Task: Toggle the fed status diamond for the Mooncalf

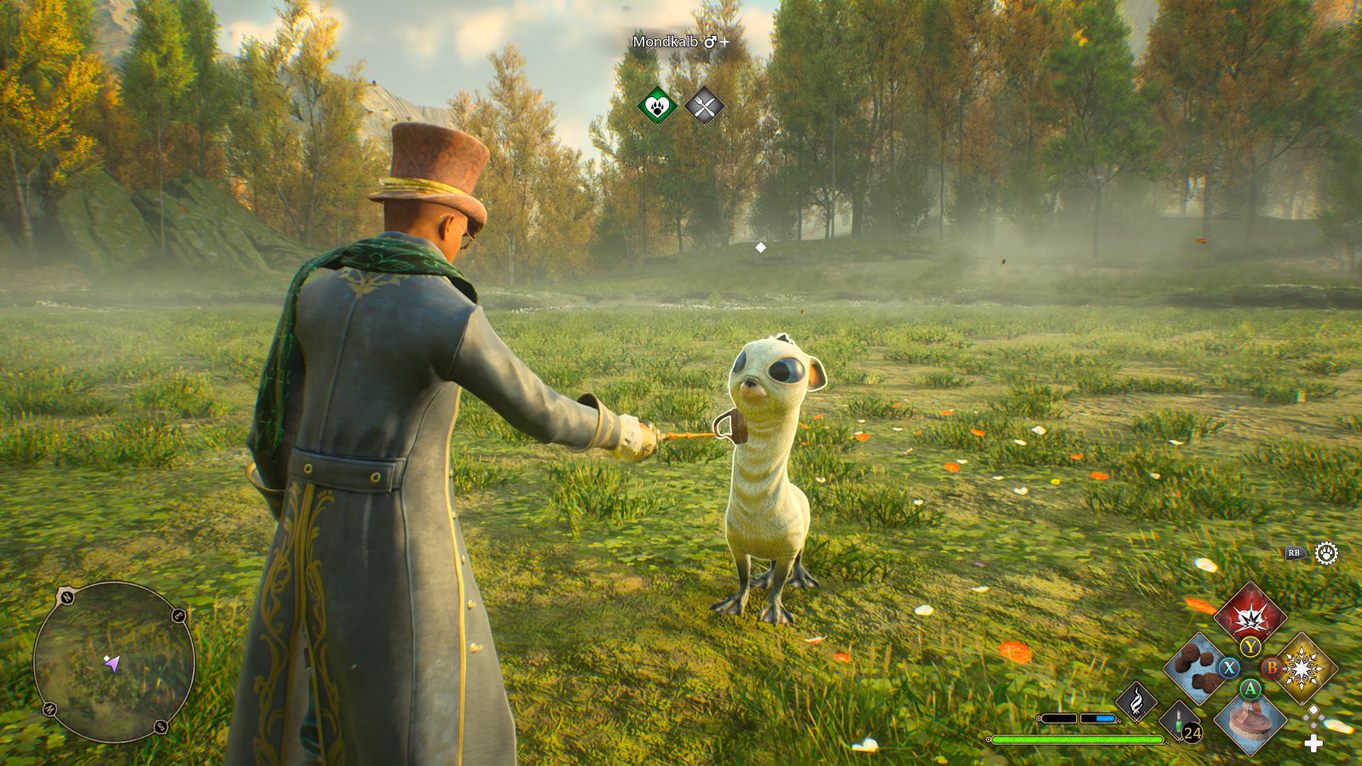Action: click(704, 105)
